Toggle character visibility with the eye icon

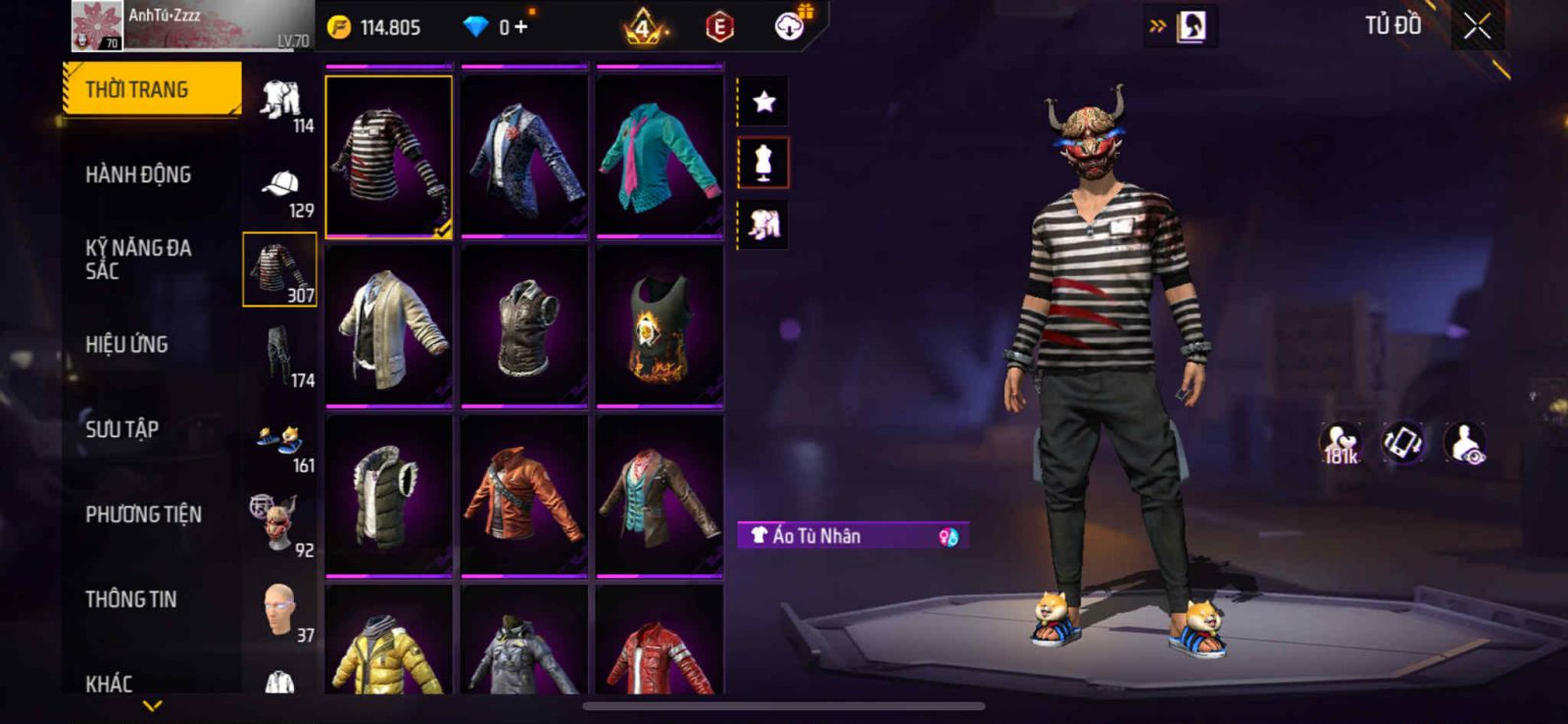1466,443
